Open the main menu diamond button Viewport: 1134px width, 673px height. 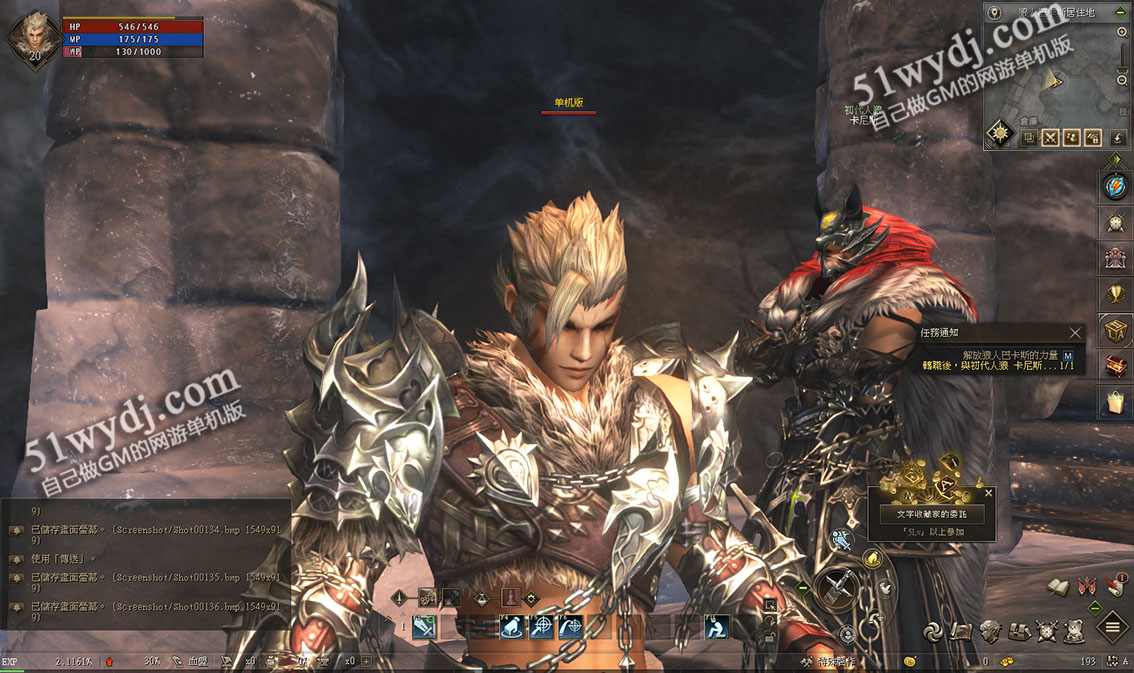point(1114,629)
